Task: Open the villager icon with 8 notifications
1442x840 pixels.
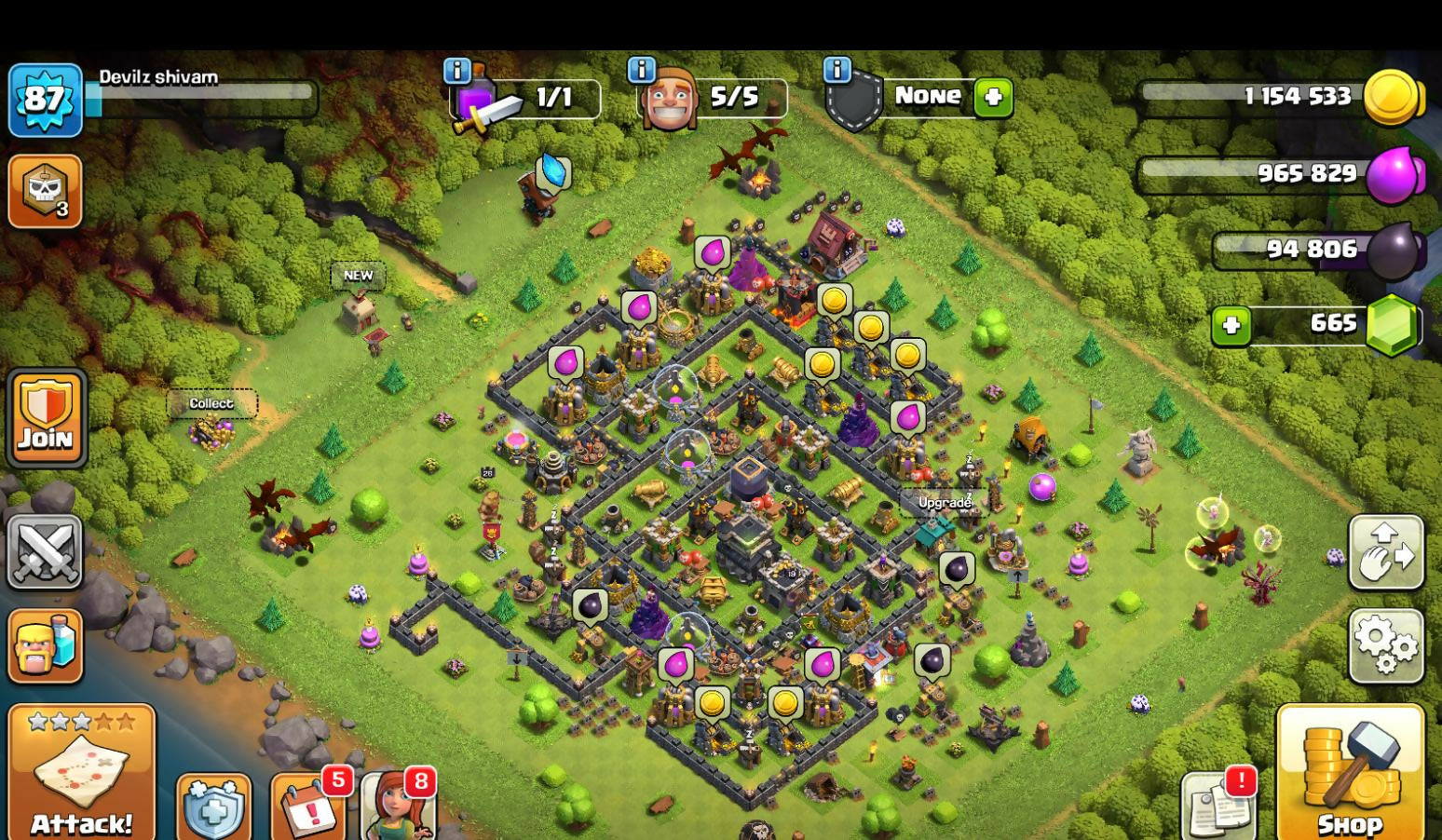Action: [399, 806]
